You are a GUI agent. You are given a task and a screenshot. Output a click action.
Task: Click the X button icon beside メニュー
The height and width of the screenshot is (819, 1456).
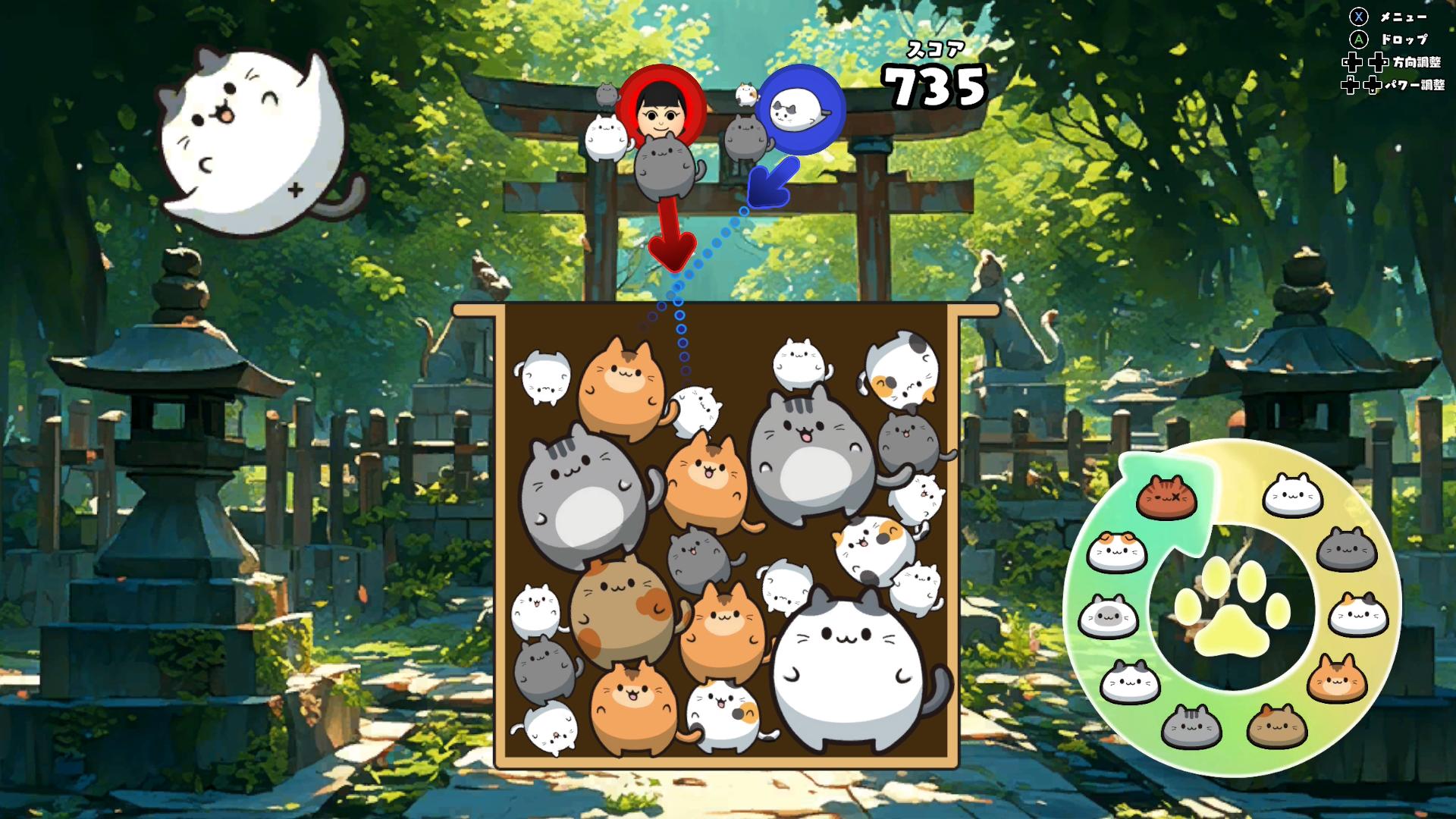1359,17
